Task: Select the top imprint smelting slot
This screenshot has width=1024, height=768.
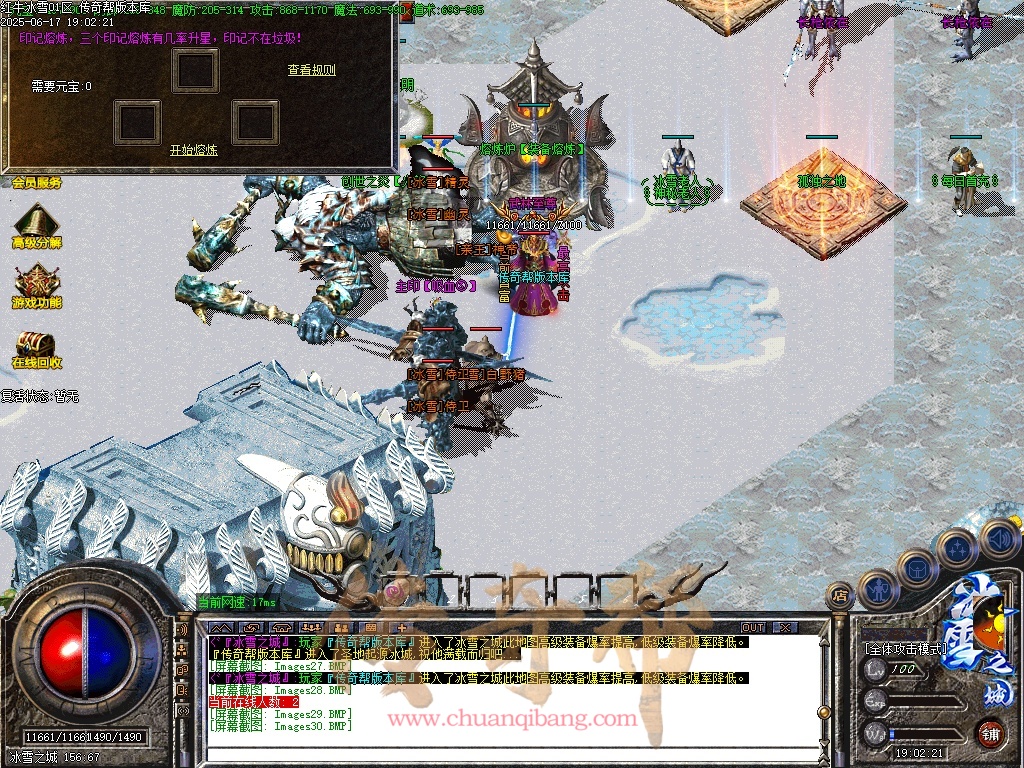Action: coord(195,70)
